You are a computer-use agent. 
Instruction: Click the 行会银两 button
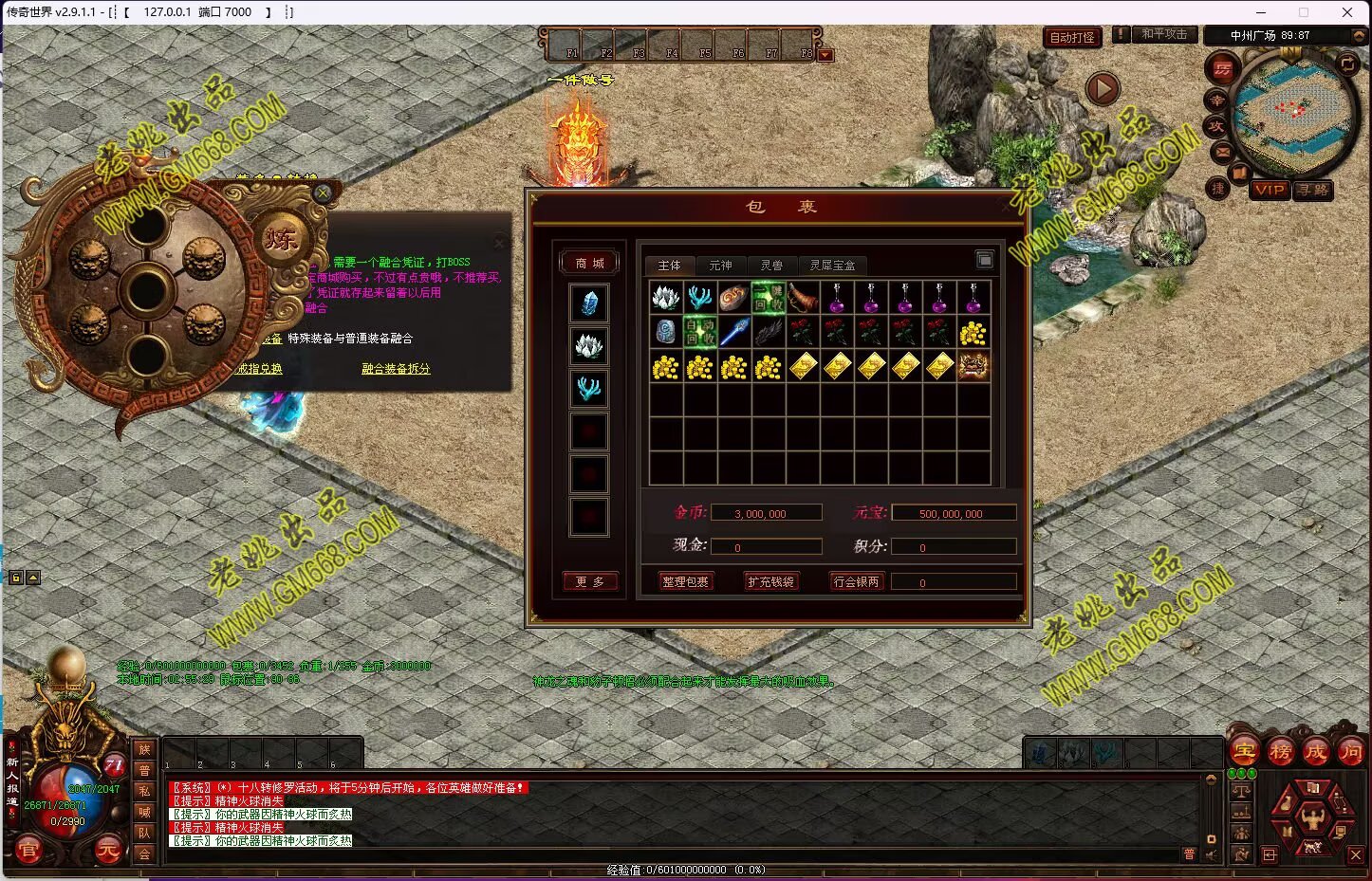pos(856,581)
